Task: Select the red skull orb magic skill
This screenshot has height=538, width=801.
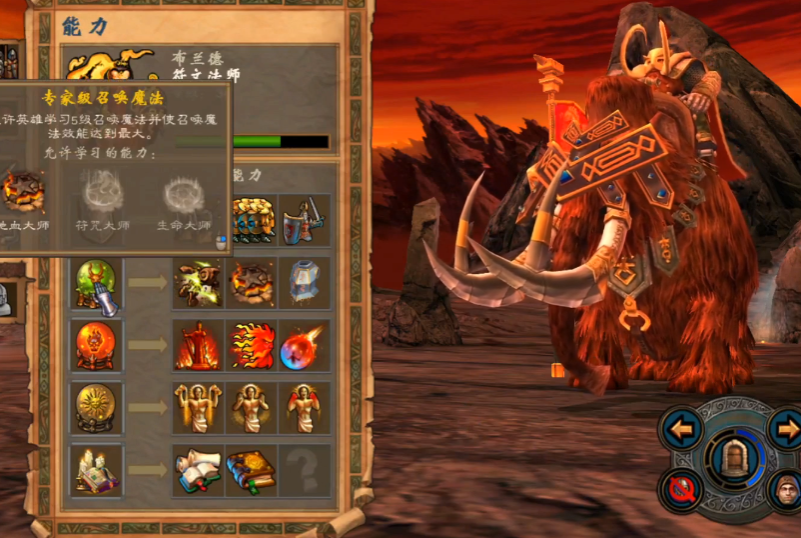Action: point(97,345)
